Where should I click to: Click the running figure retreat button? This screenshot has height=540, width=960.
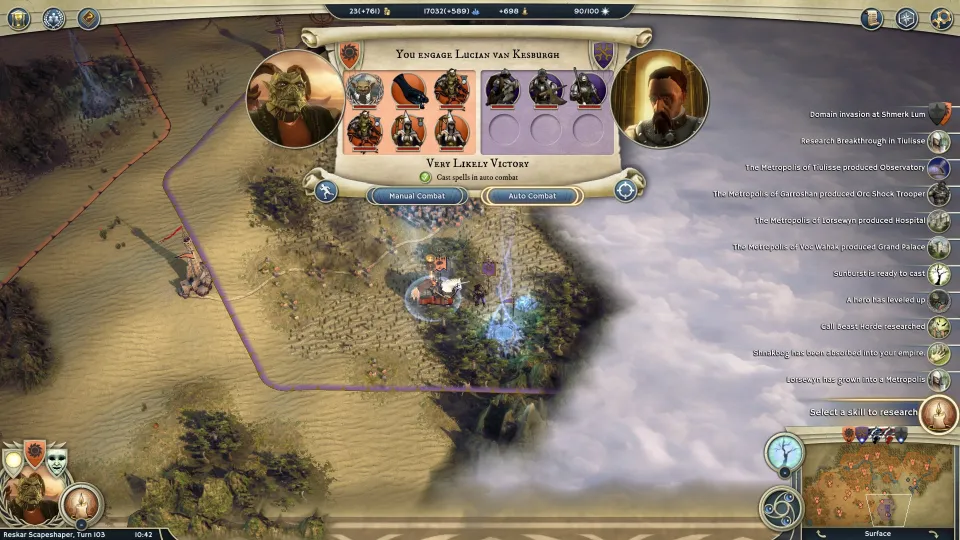coord(326,190)
